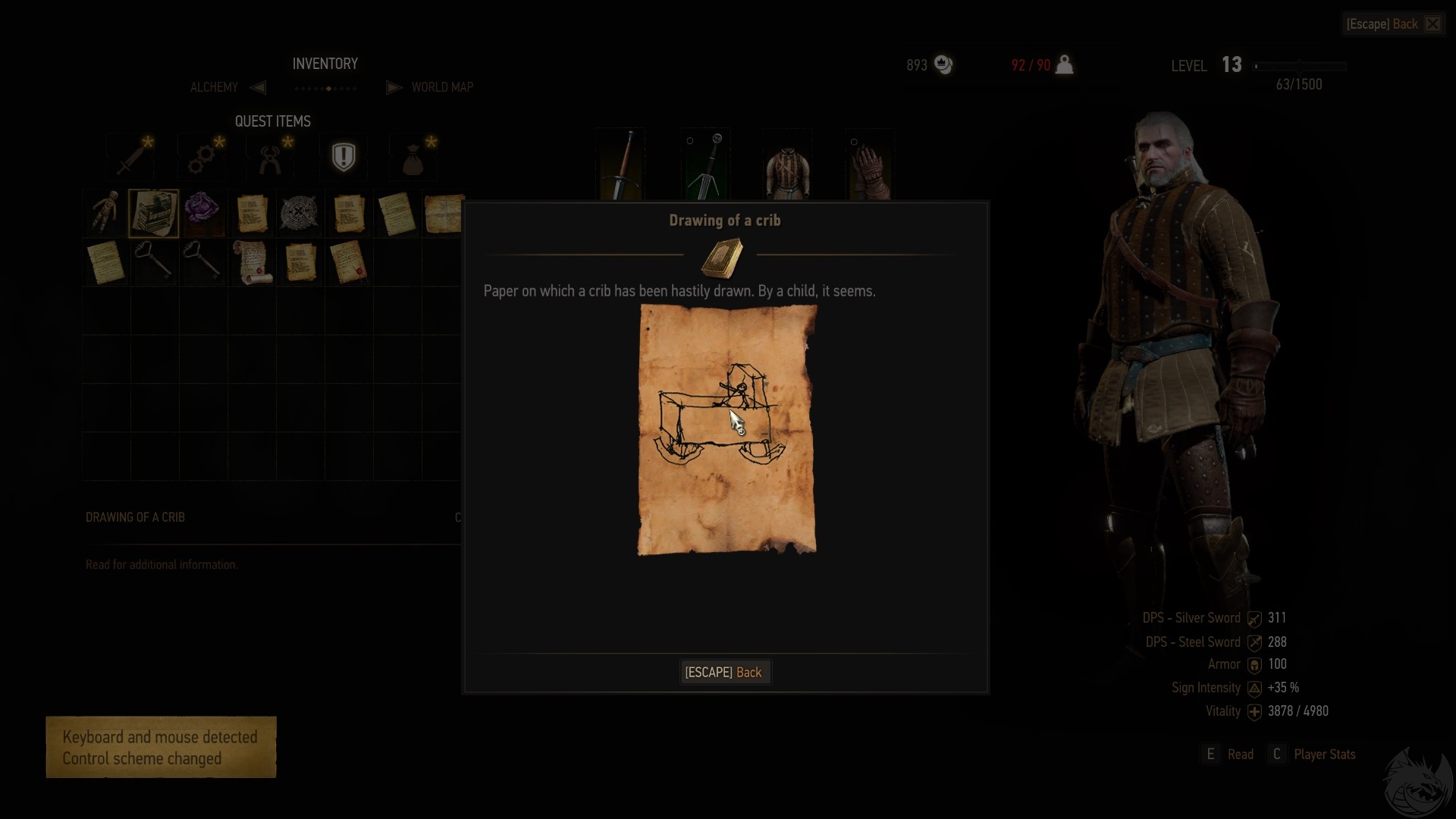Select the drawing of a crib item slot
Screen dimensions: 1456x819
[154, 212]
